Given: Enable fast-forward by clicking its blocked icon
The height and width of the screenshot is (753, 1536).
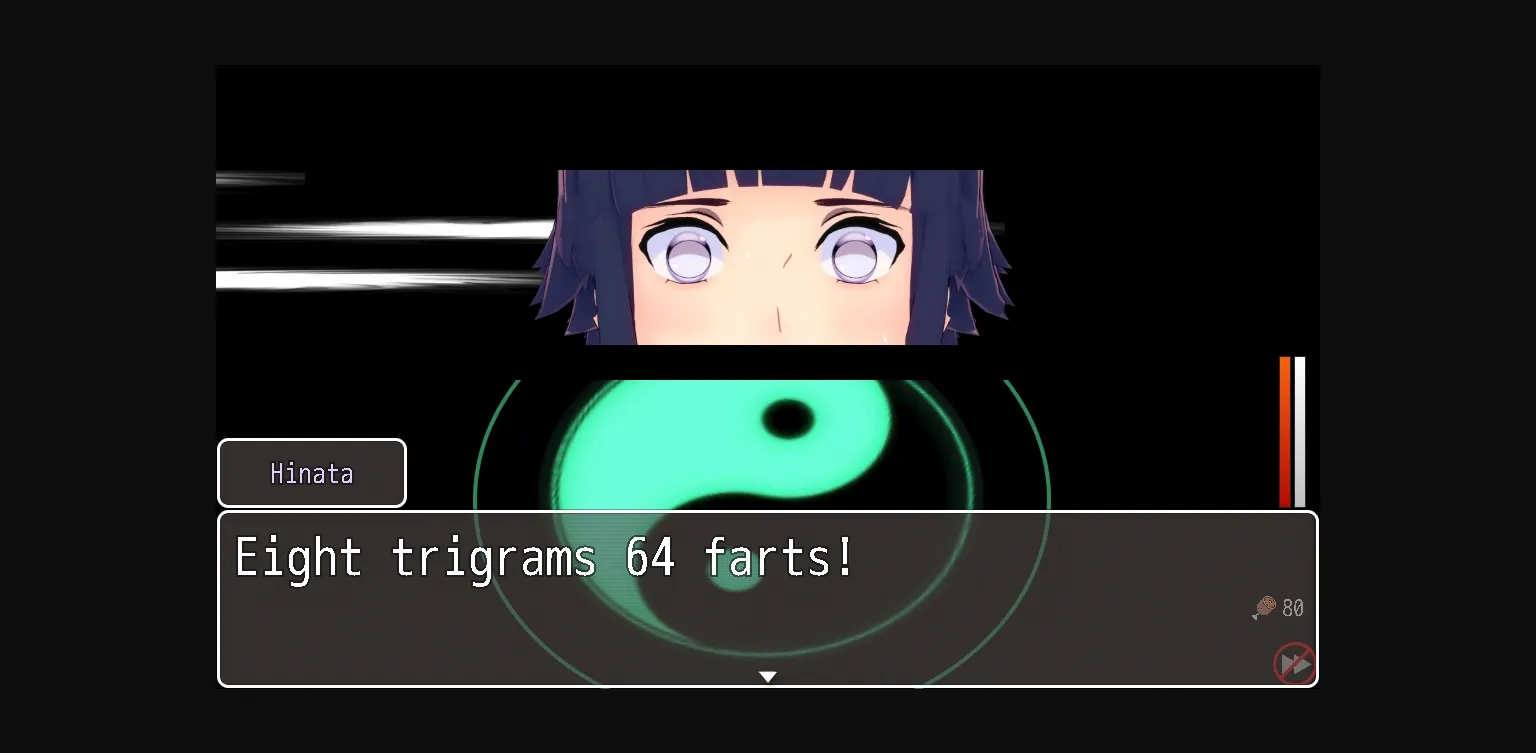Looking at the screenshot, I should point(1294,663).
